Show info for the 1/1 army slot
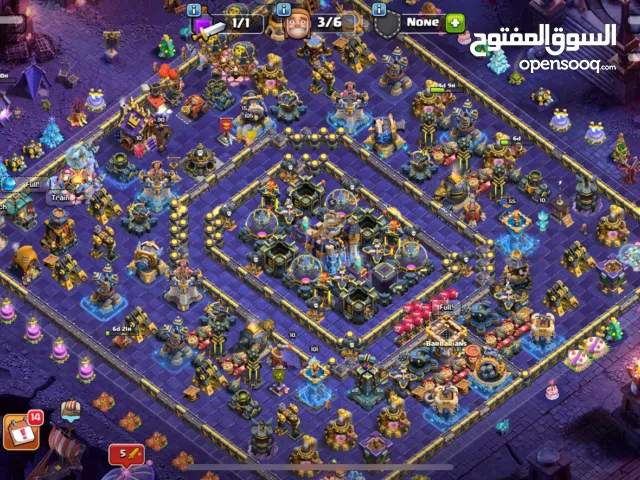The height and width of the screenshot is (480, 640). 194,9
